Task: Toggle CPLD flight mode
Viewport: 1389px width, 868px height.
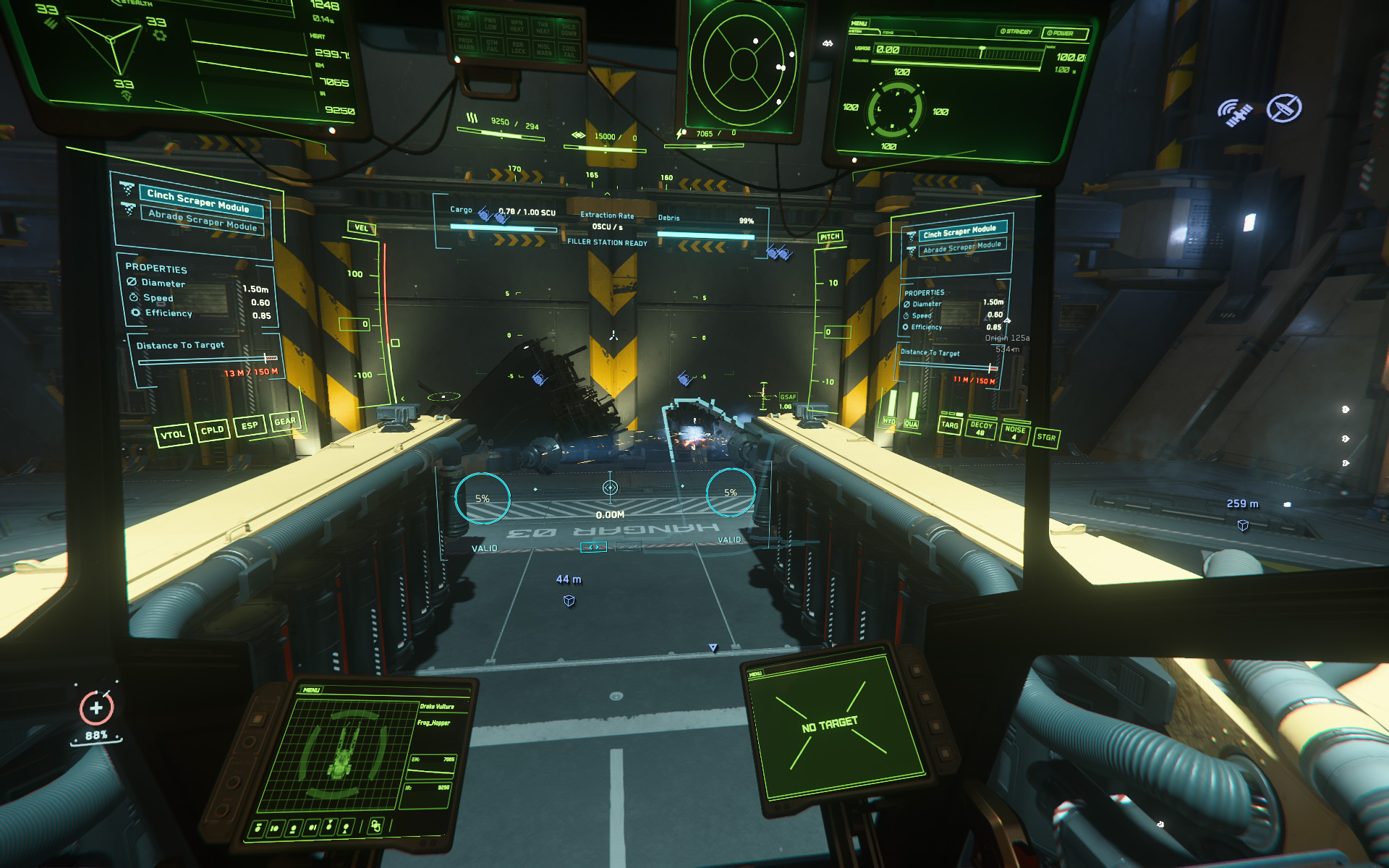Action: [213, 430]
